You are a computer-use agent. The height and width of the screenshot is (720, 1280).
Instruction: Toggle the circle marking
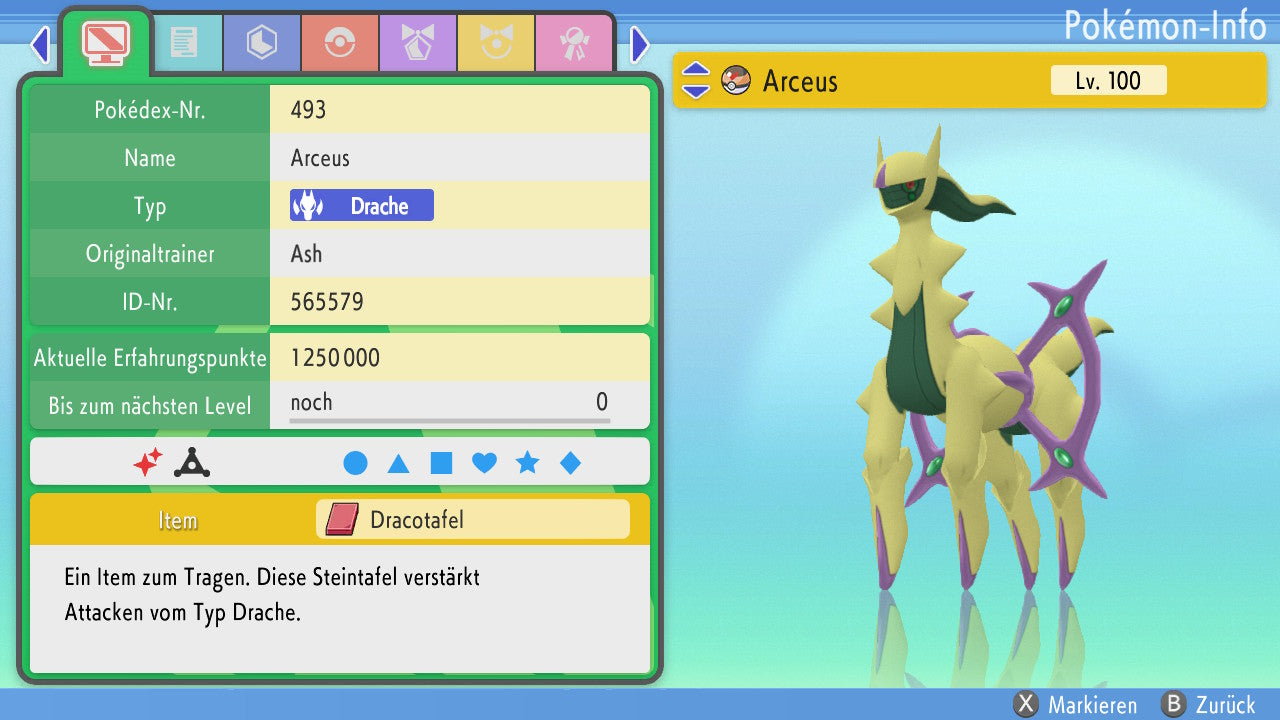[x=355, y=463]
